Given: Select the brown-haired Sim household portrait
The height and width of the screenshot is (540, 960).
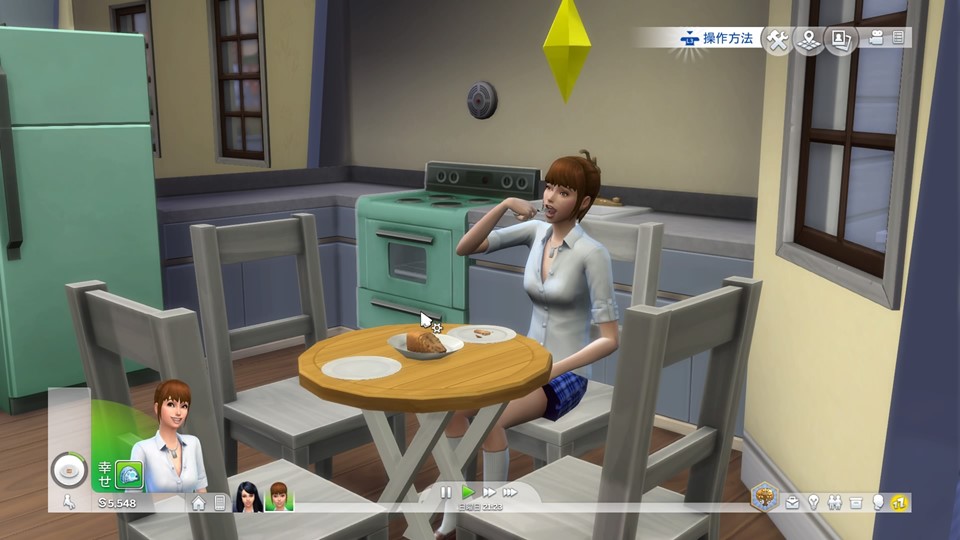Looking at the screenshot, I should [278, 496].
